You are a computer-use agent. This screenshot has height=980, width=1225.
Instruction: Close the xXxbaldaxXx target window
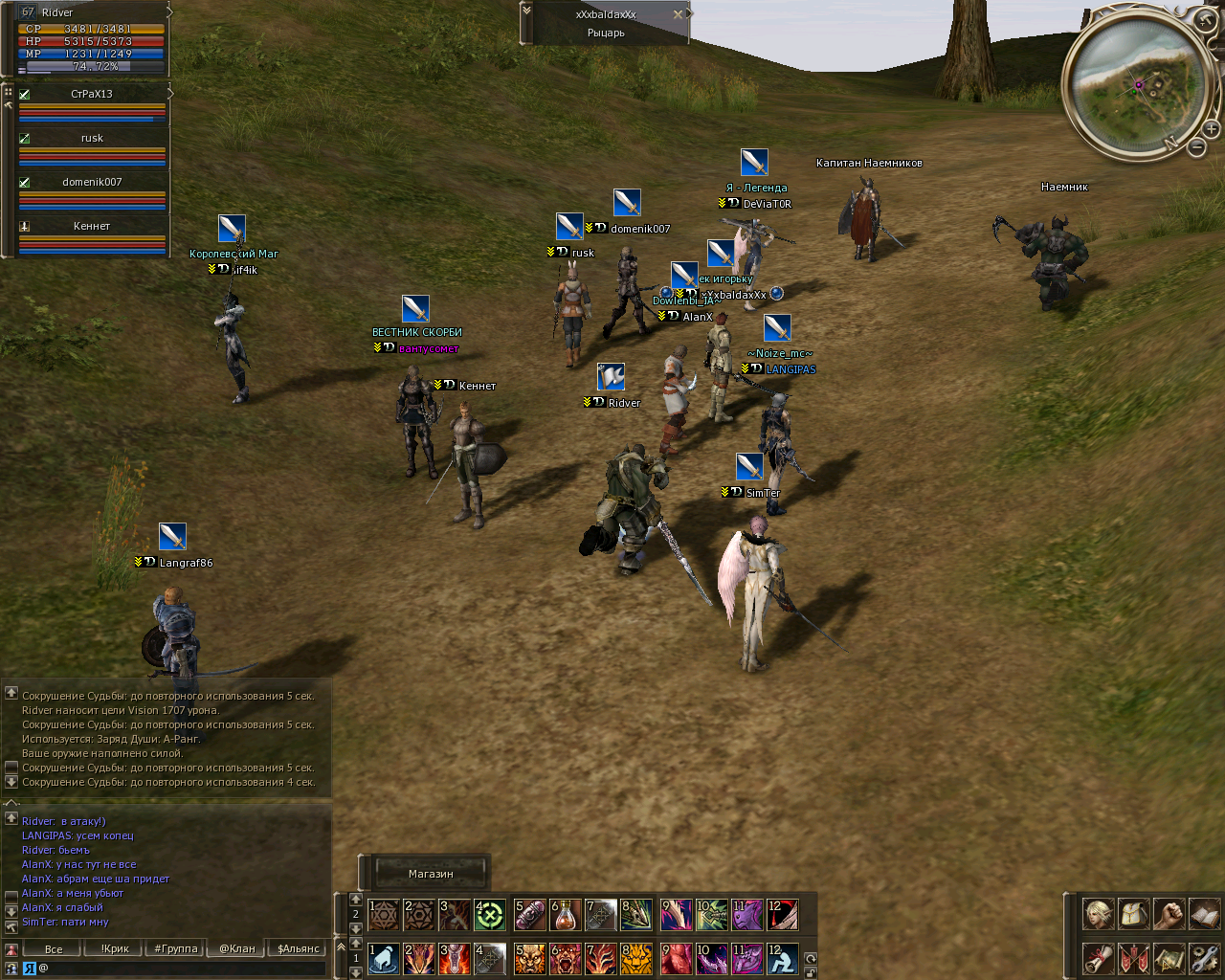[678, 14]
